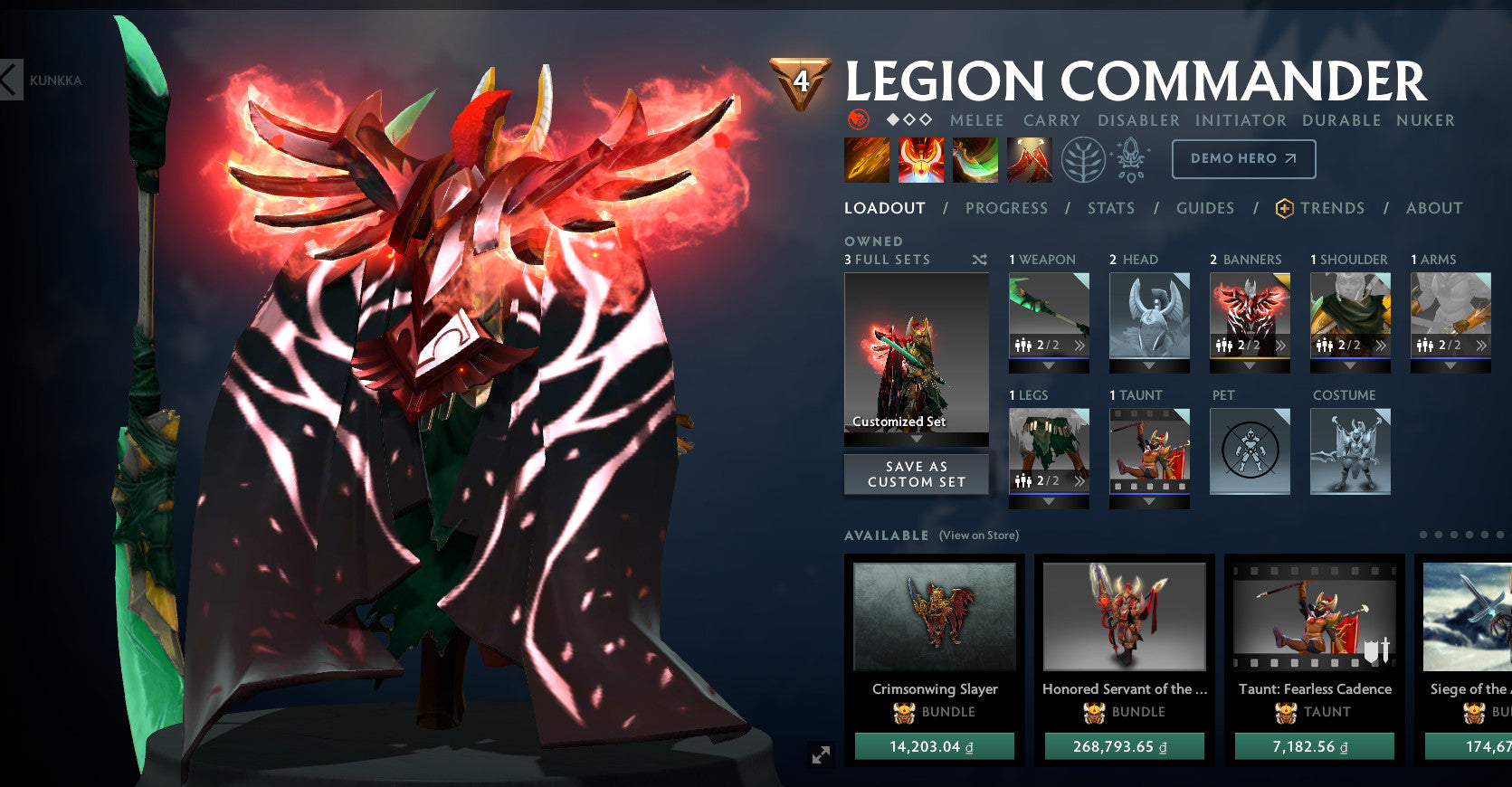Expand the Head slot dropdown arrow
The image size is (1512, 787).
1149,365
